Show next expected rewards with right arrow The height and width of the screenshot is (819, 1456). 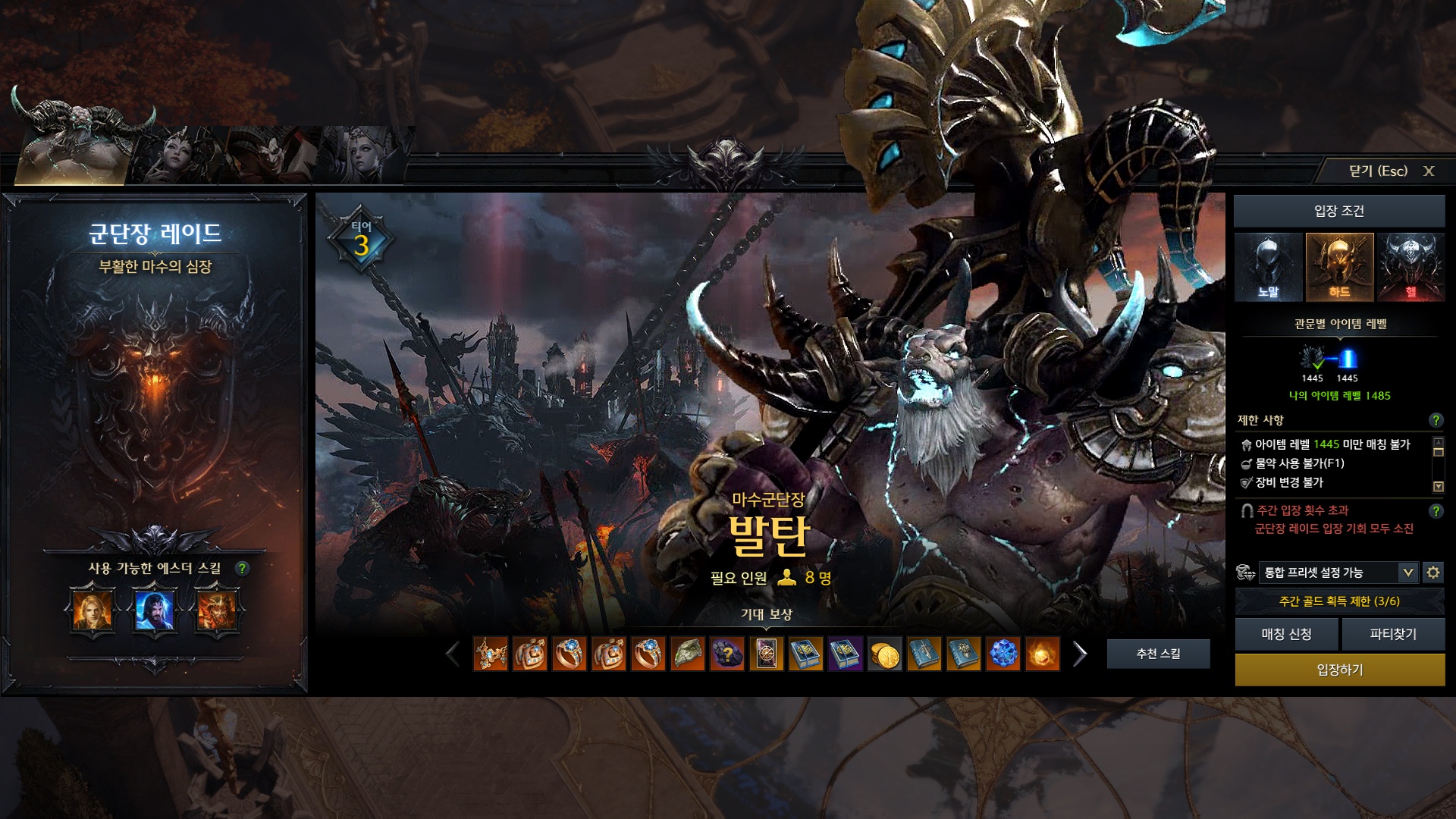[x=1080, y=654]
